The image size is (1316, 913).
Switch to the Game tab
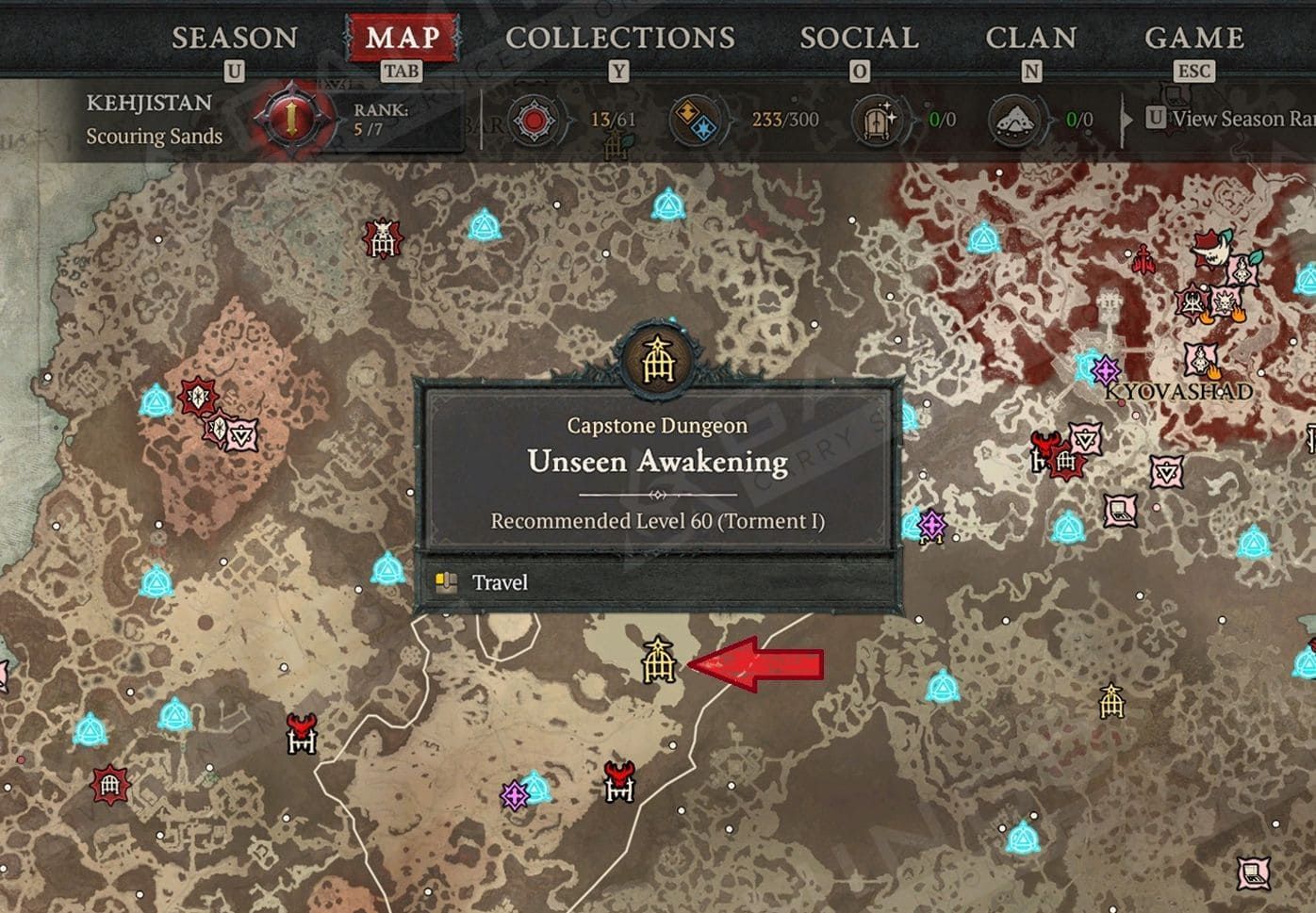[x=1193, y=39]
